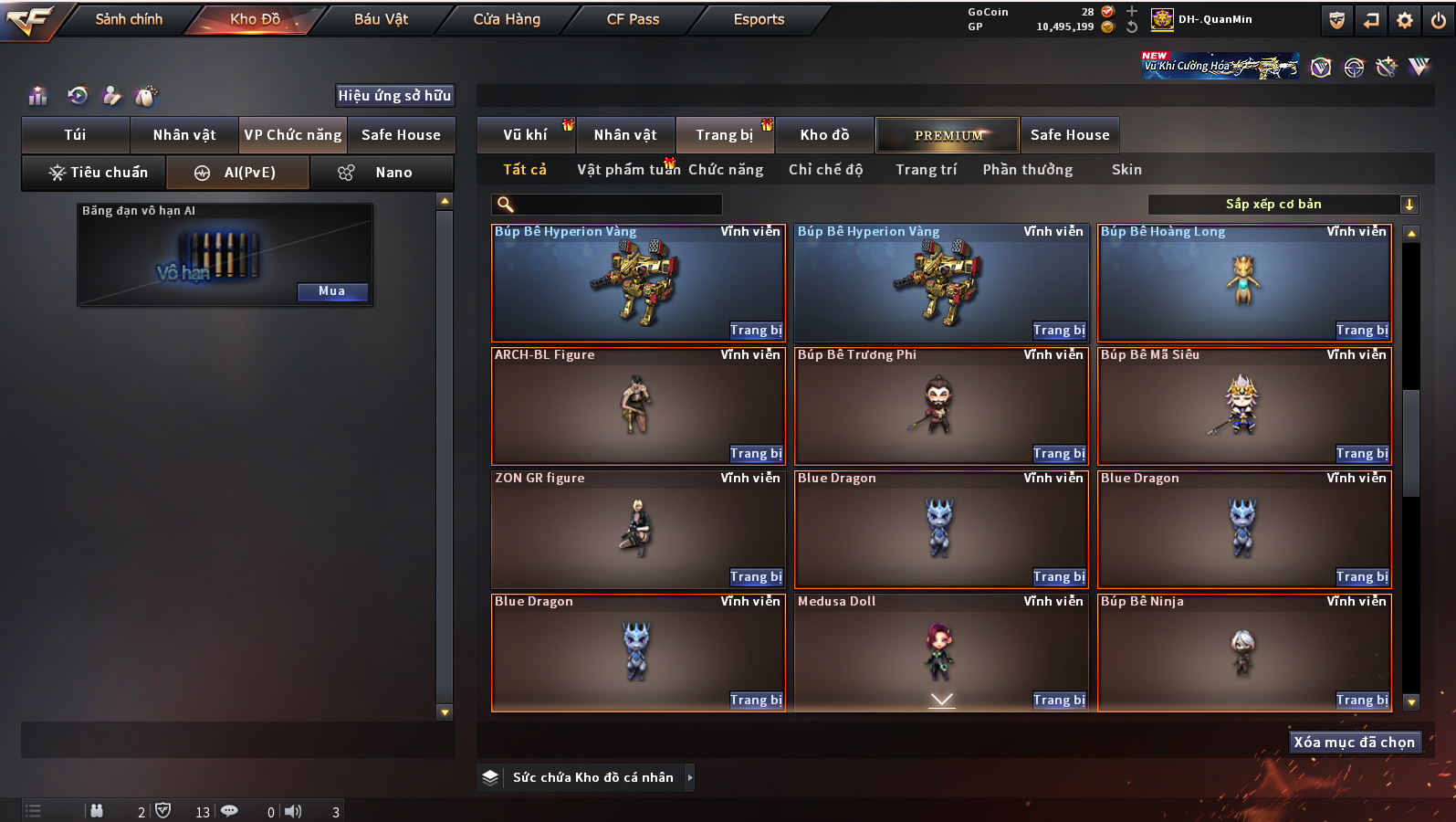Open the Sảnh chính main lobby tab
The height and width of the screenshot is (822, 1456).
pyautogui.click(x=129, y=19)
